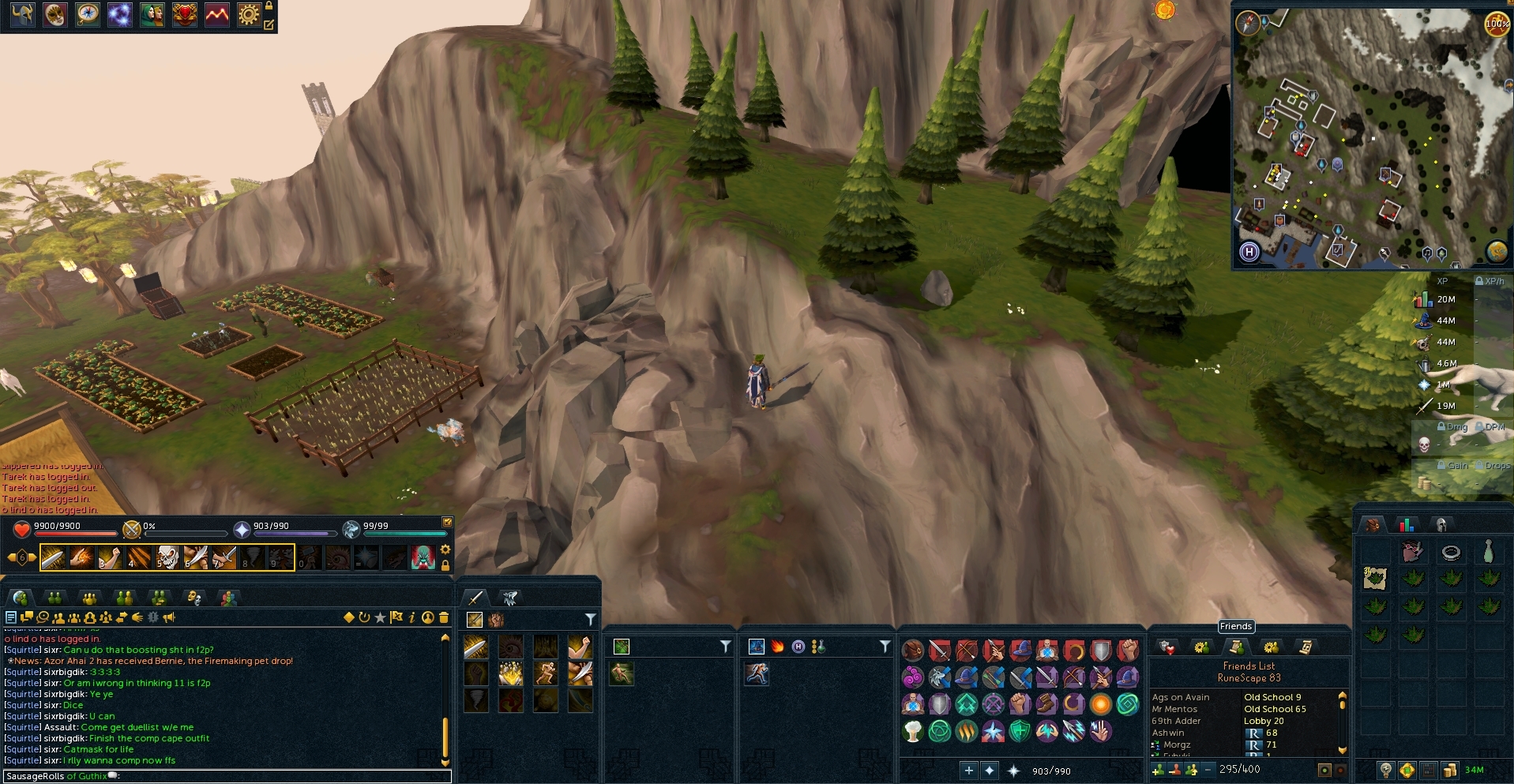Select the white ring in the backpack
This screenshot has height=784, width=1514.
1450,553
